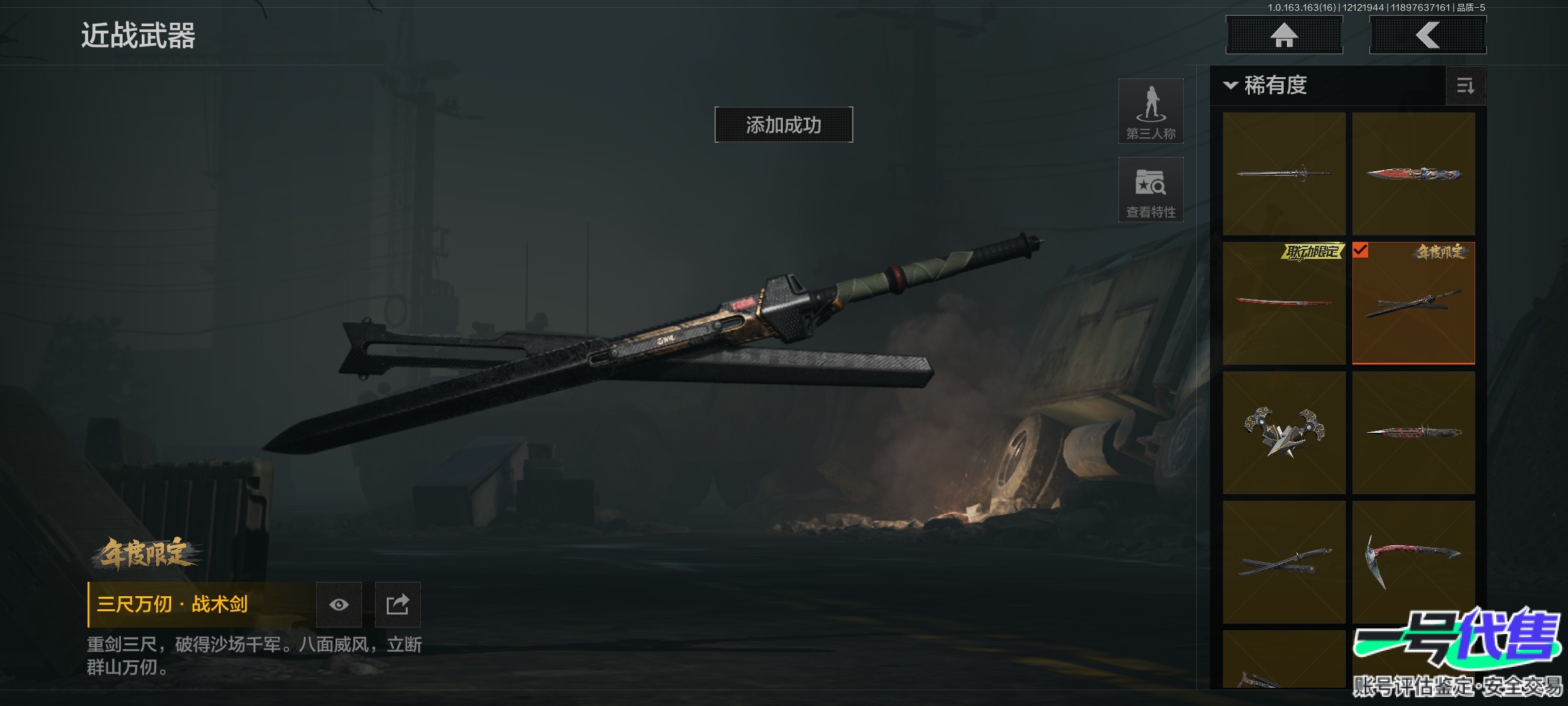
Task: Choose the red dagger skin thumbnail
Action: point(1413,174)
